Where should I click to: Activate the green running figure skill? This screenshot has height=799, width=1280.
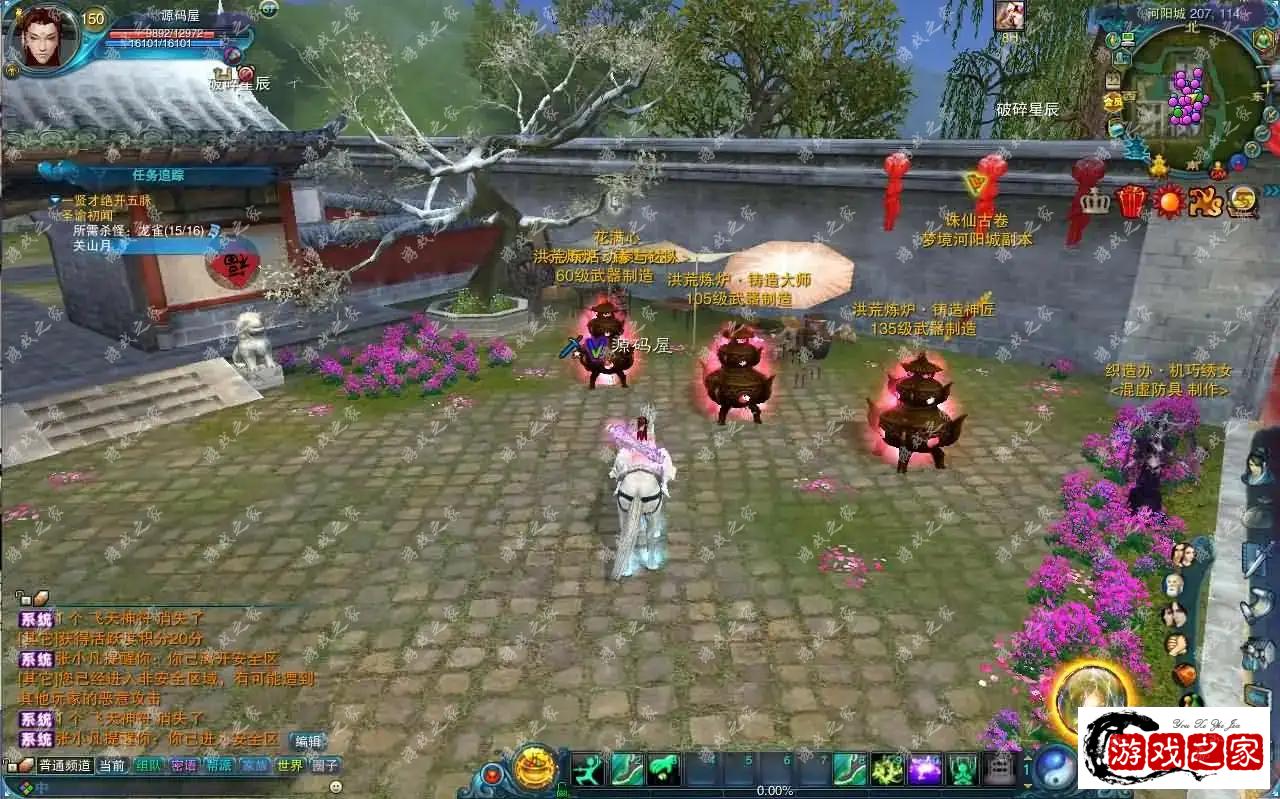click(588, 769)
